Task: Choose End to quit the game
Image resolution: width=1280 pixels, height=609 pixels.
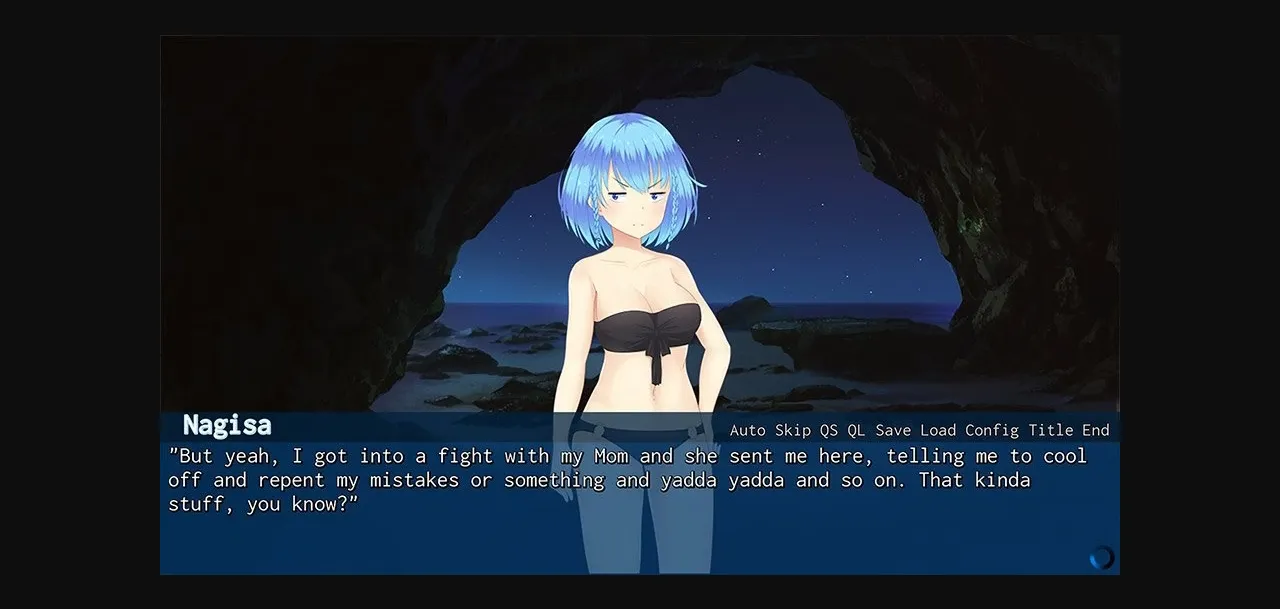Action: point(1096,430)
